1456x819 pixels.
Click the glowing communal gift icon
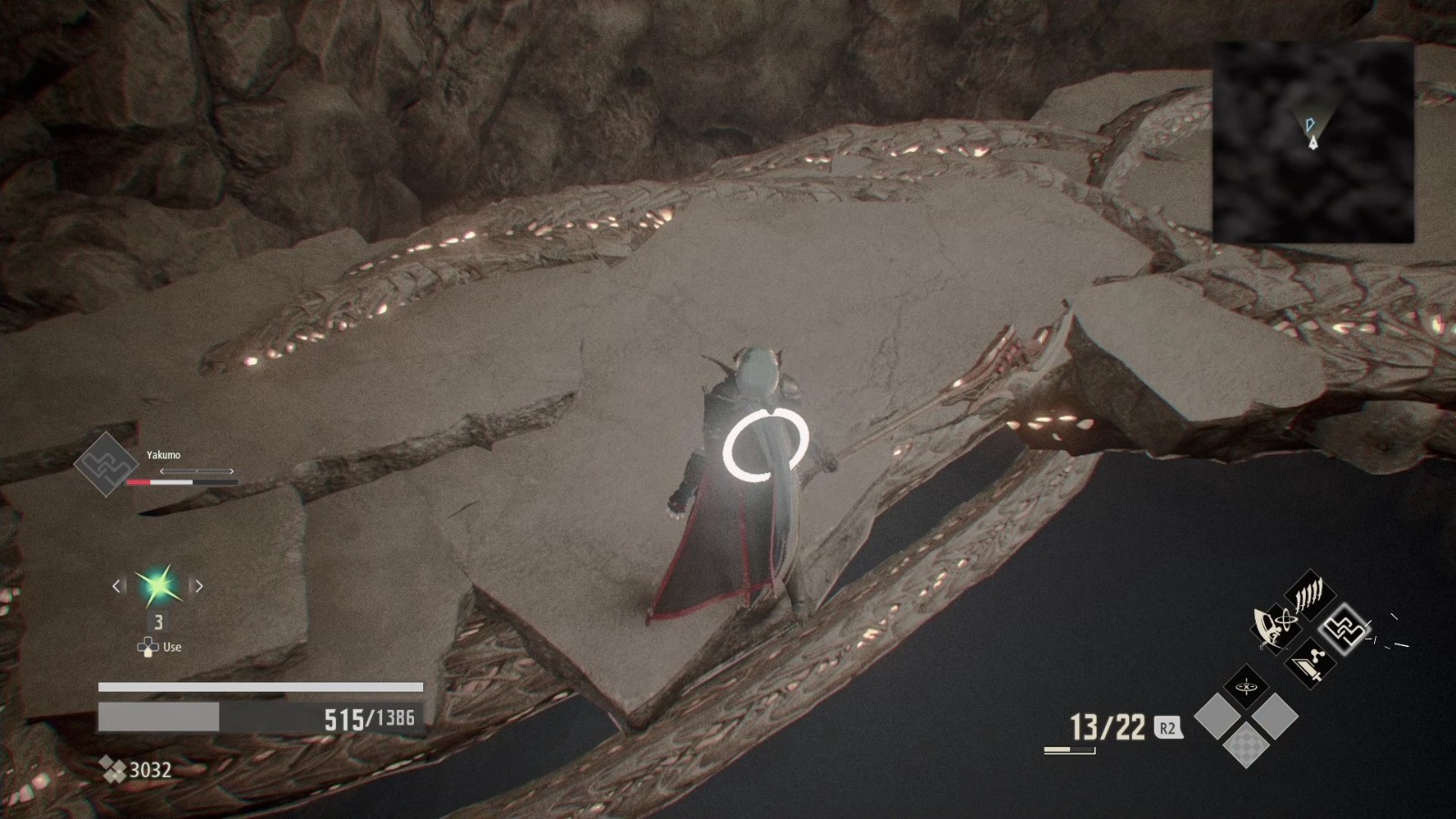pos(1345,630)
